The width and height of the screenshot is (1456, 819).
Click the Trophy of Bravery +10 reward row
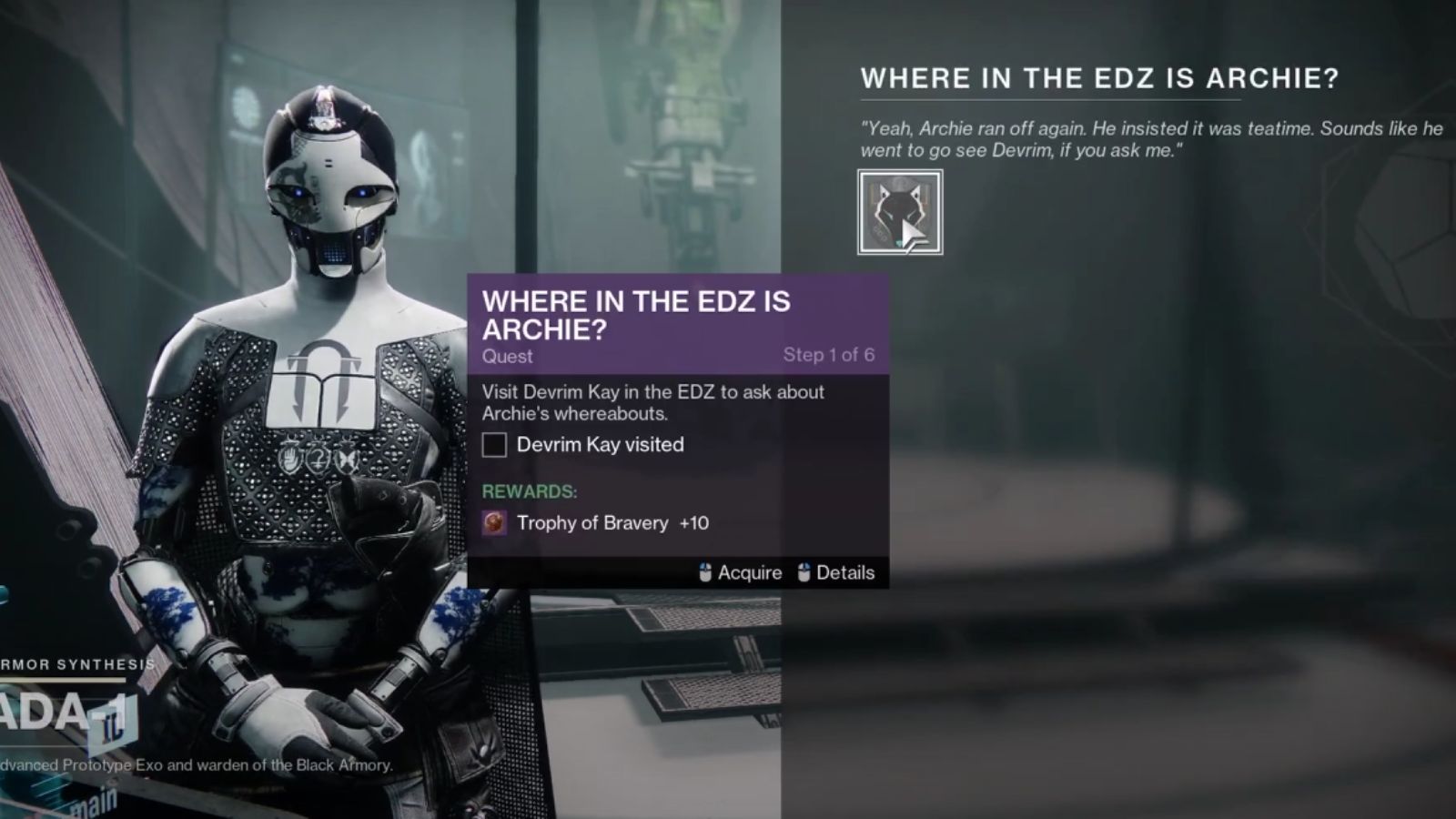click(x=612, y=523)
